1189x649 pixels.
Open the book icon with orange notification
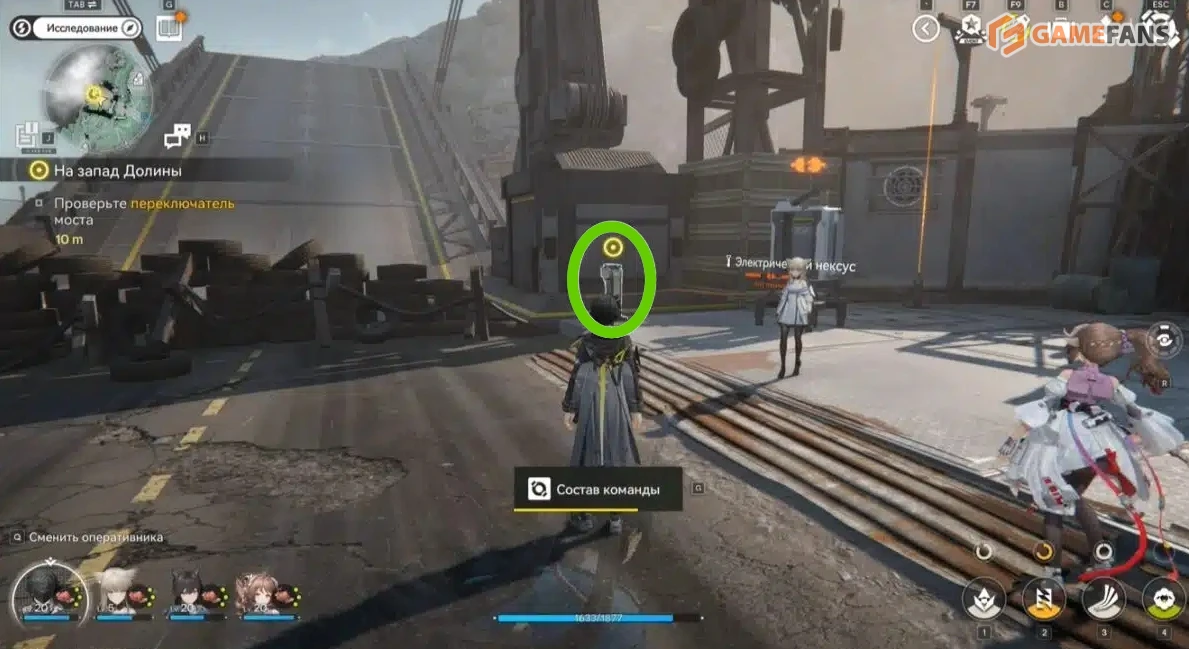(169, 28)
